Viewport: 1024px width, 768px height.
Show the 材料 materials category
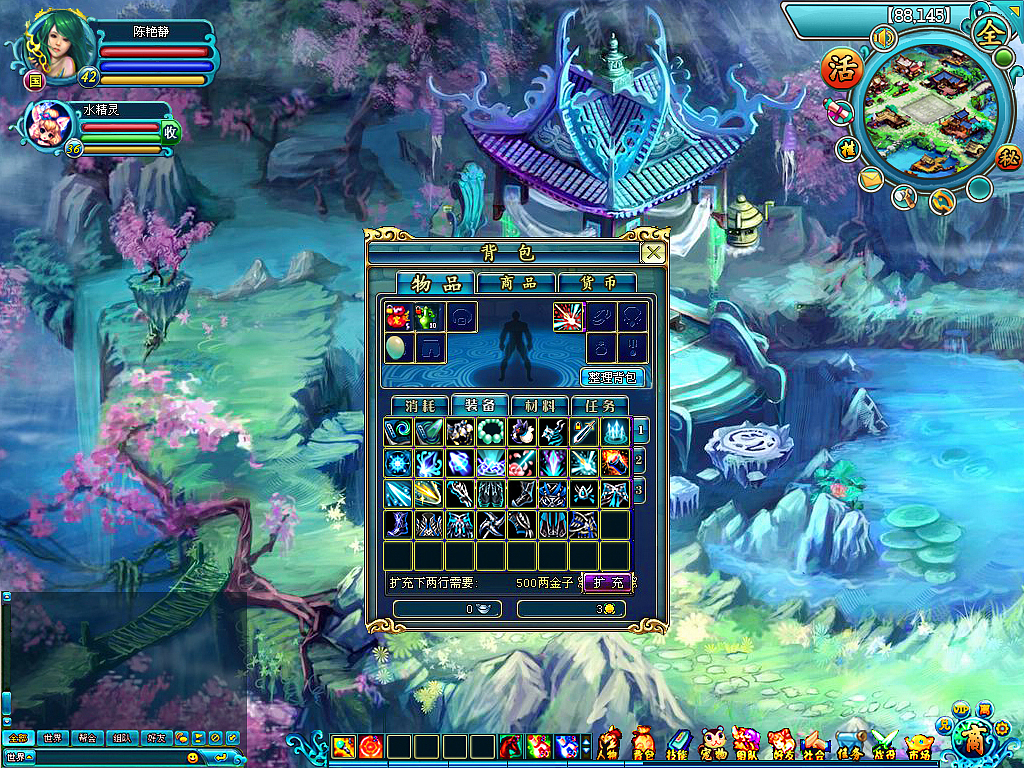coord(539,406)
